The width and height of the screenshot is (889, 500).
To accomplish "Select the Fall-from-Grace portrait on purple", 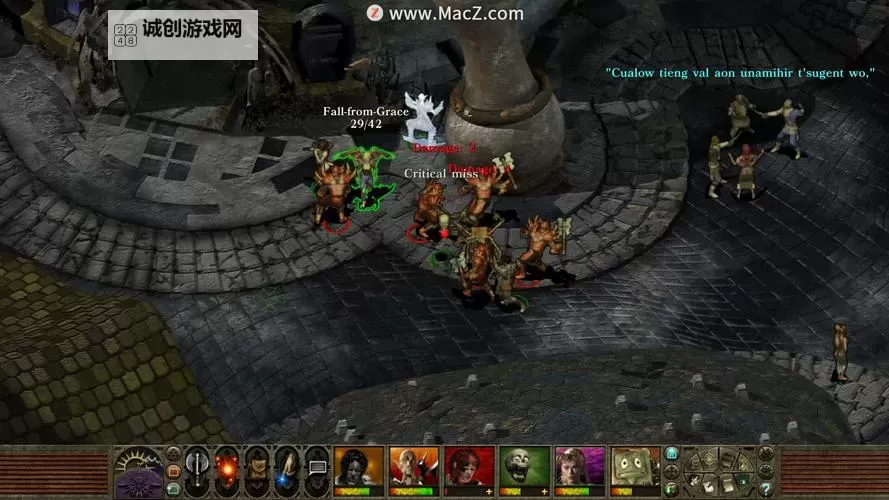I will (580, 466).
